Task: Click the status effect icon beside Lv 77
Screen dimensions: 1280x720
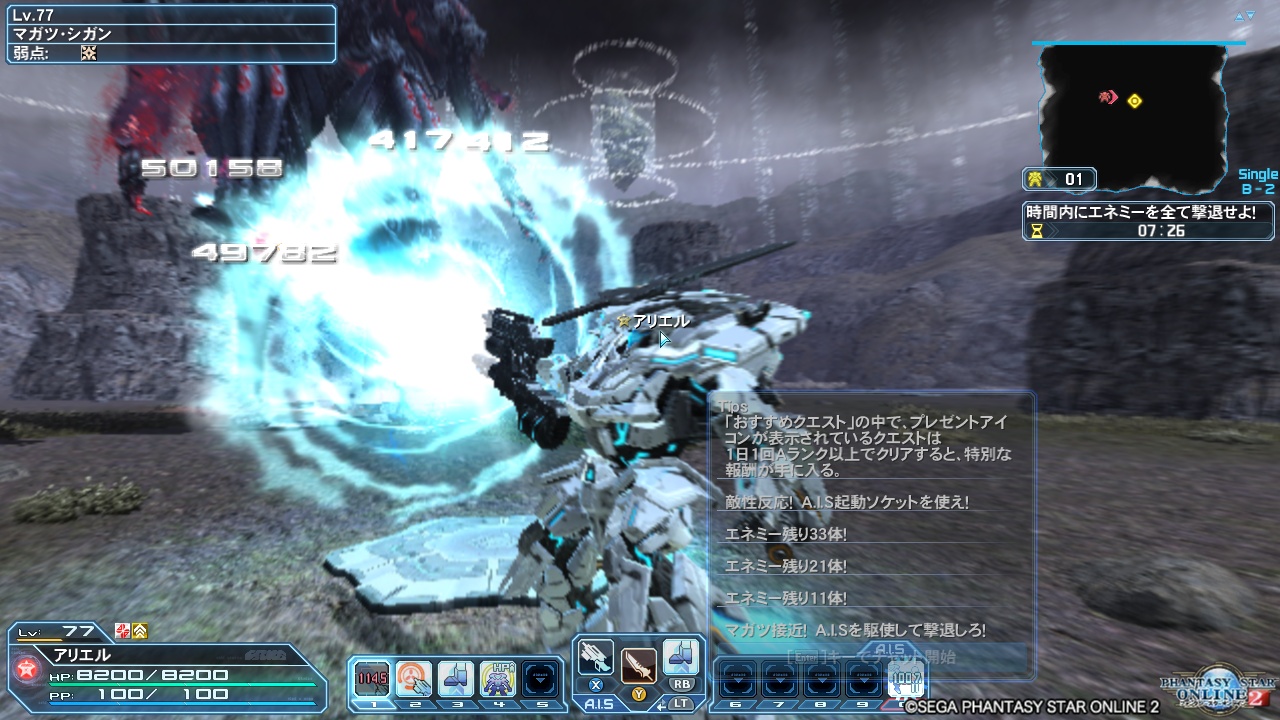Action: (x=123, y=630)
